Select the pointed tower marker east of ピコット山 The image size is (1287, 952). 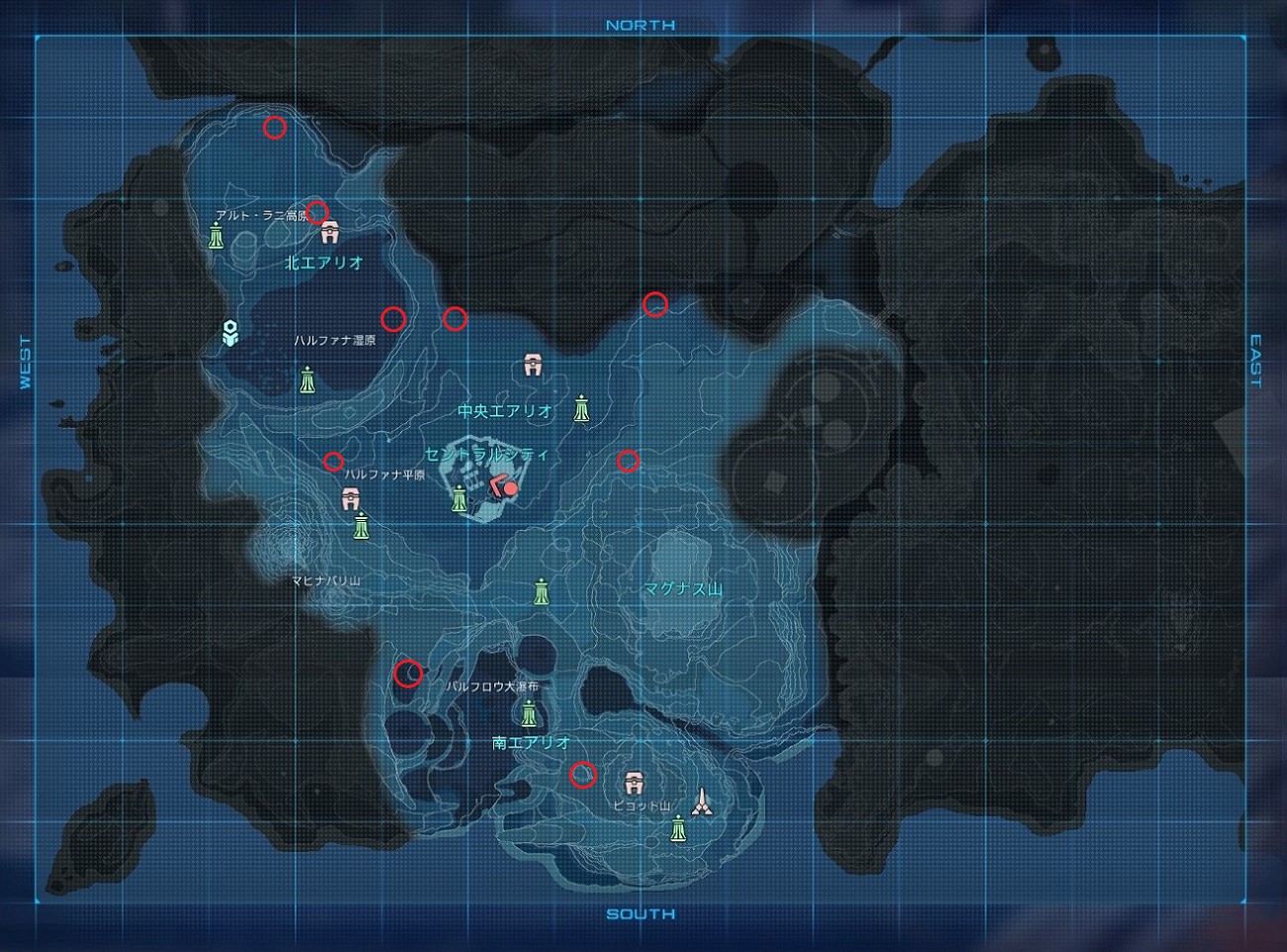[x=702, y=801]
